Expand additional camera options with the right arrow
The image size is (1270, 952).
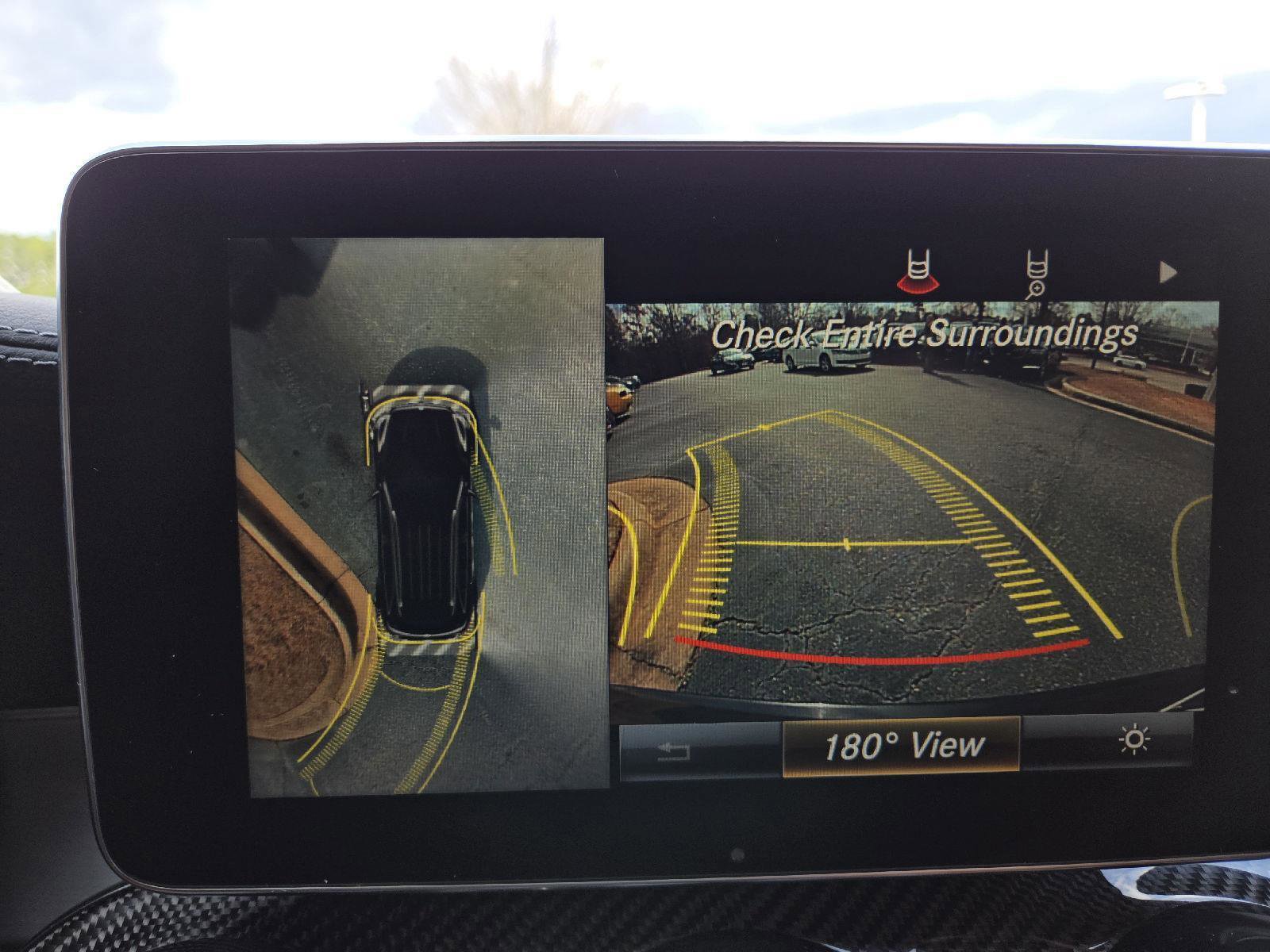1167,274
